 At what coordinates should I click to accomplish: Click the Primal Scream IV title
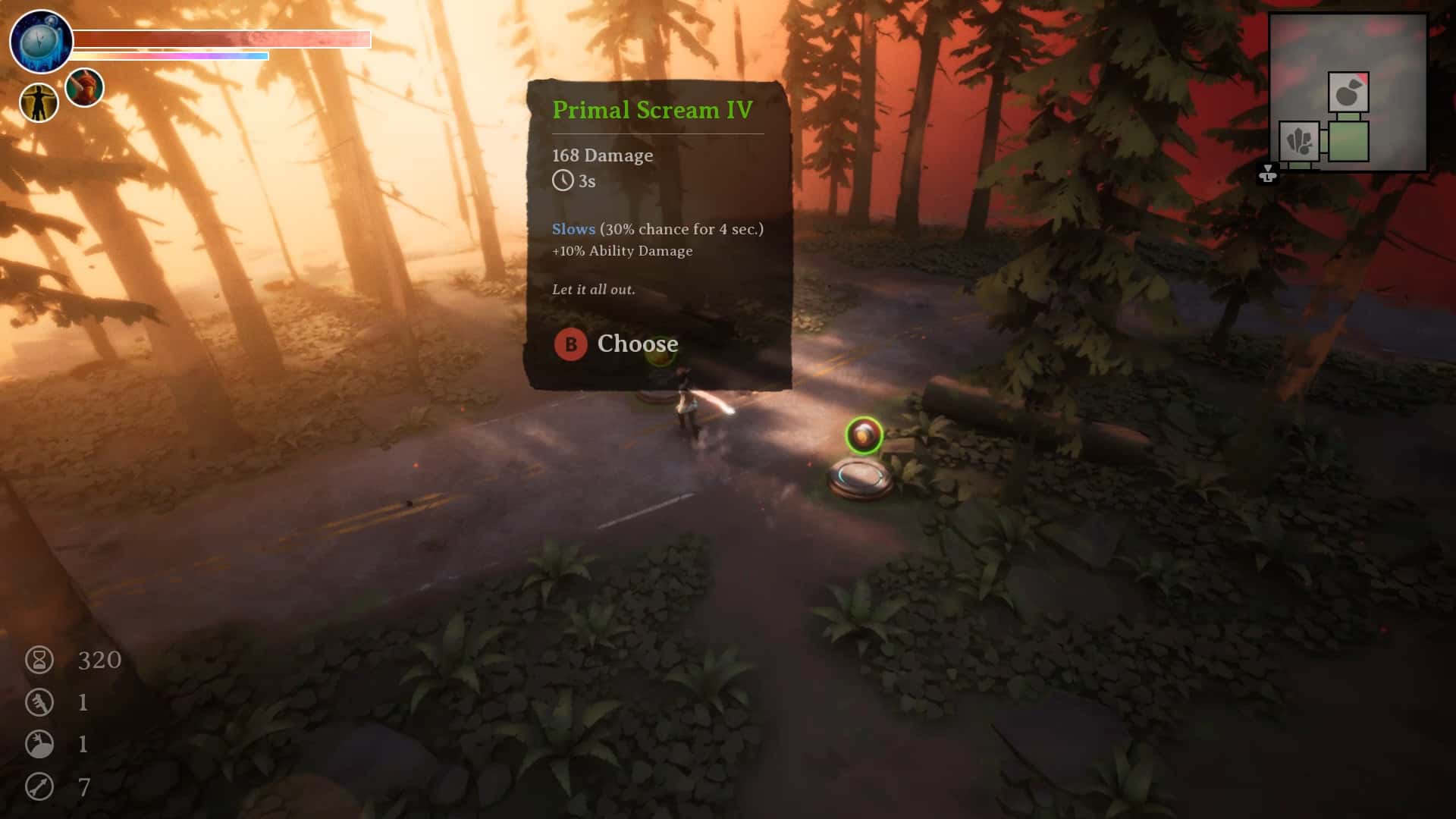[653, 109]
